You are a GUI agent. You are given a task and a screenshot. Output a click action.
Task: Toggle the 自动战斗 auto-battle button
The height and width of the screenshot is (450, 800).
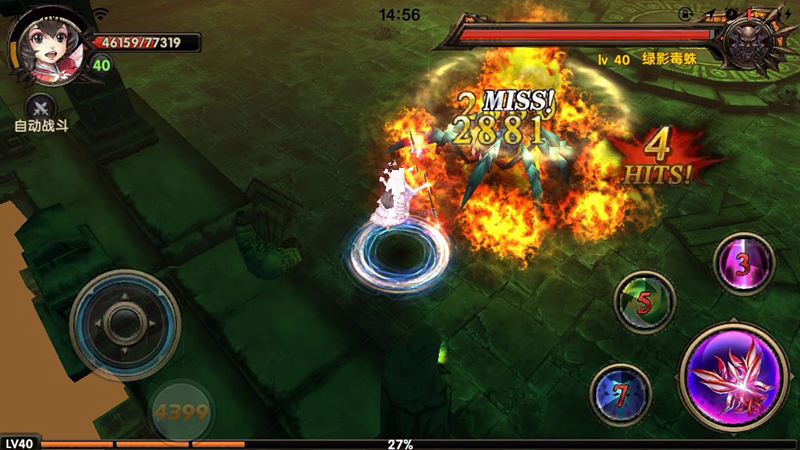[x=40, y=108]
